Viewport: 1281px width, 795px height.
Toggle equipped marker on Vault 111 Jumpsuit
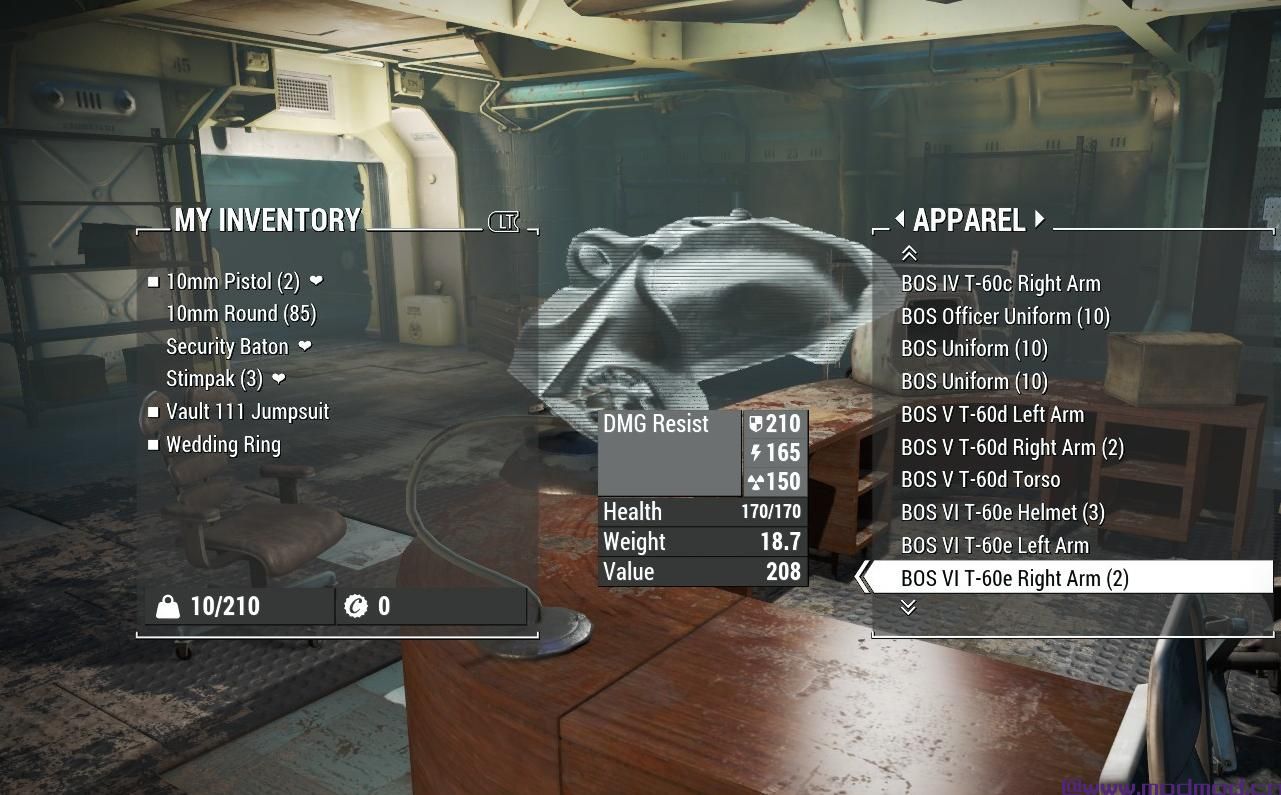click(x=152, y=412)
